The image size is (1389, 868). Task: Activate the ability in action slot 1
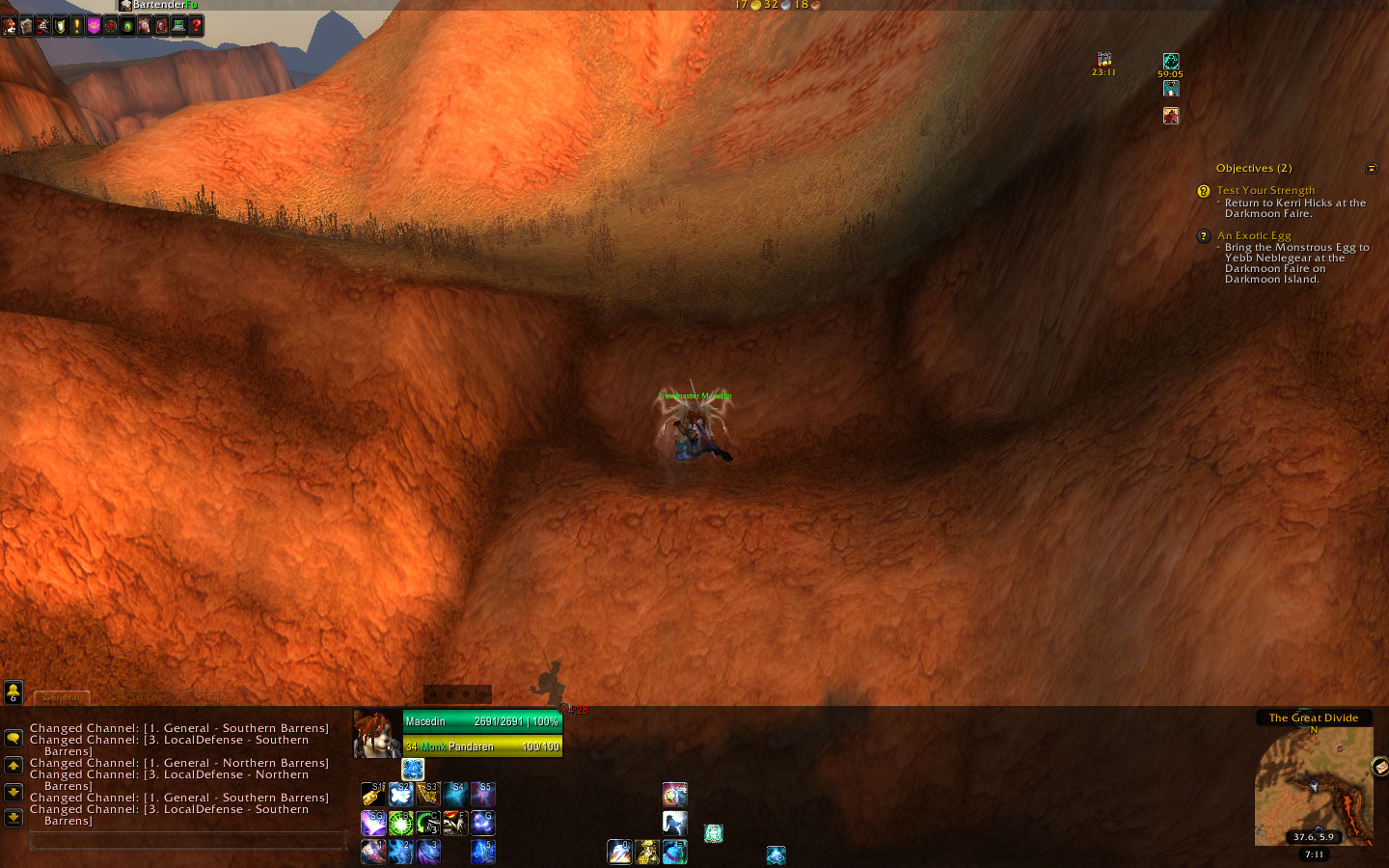[x=373, y=852]
